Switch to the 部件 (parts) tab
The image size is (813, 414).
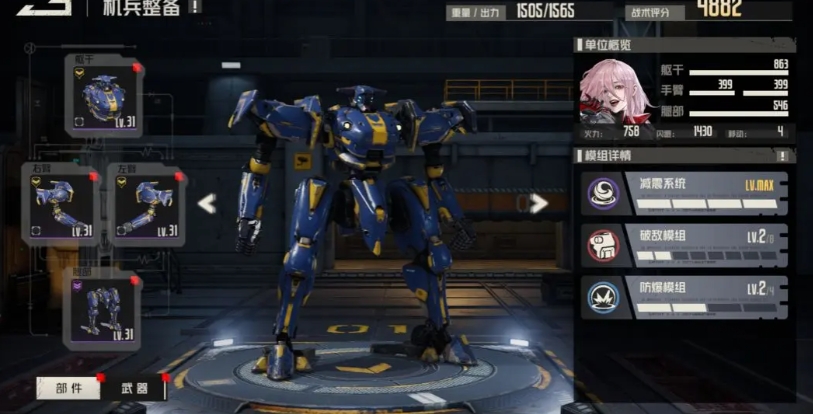(x=68, y=387)
